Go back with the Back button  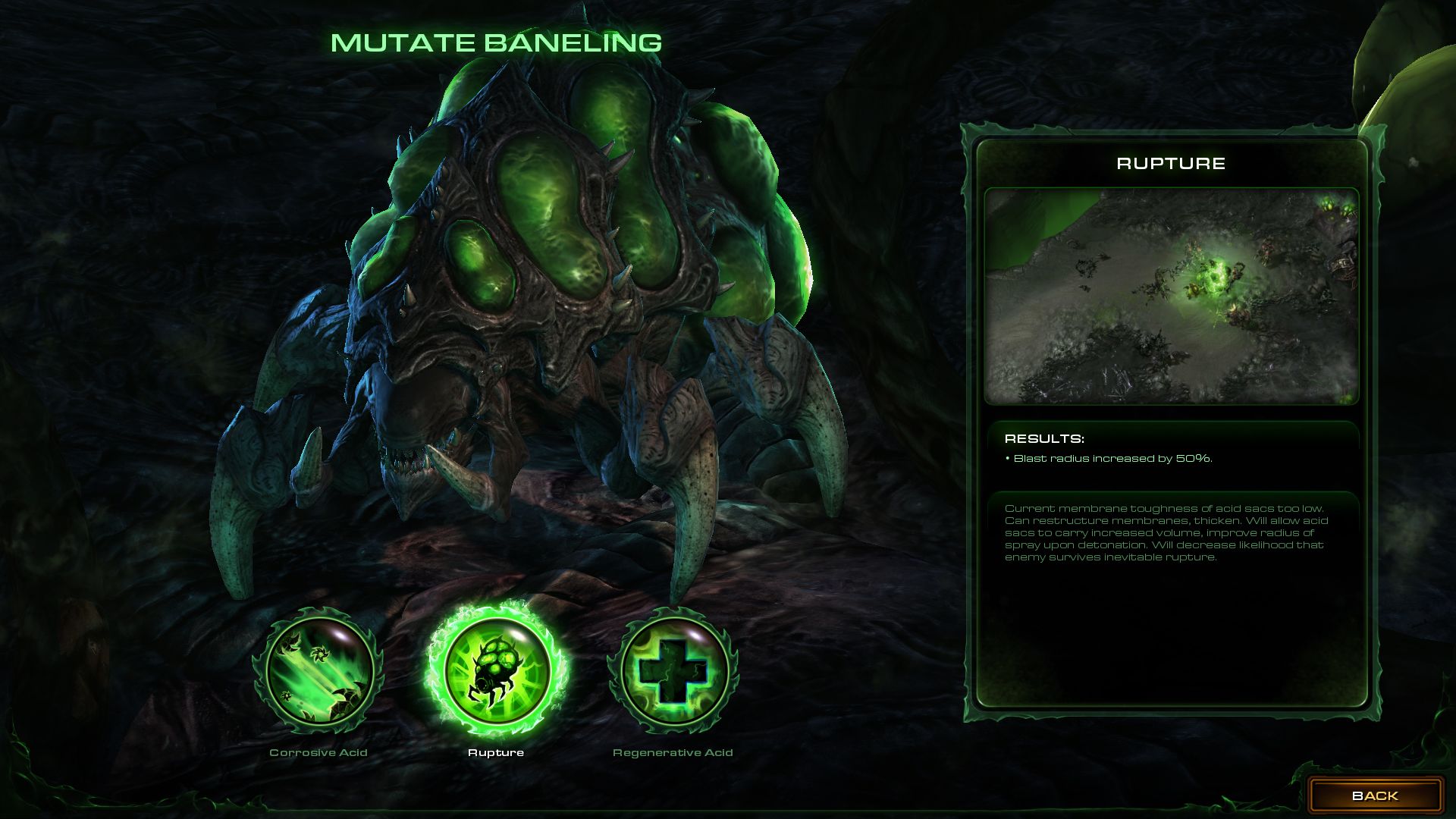1374,795
